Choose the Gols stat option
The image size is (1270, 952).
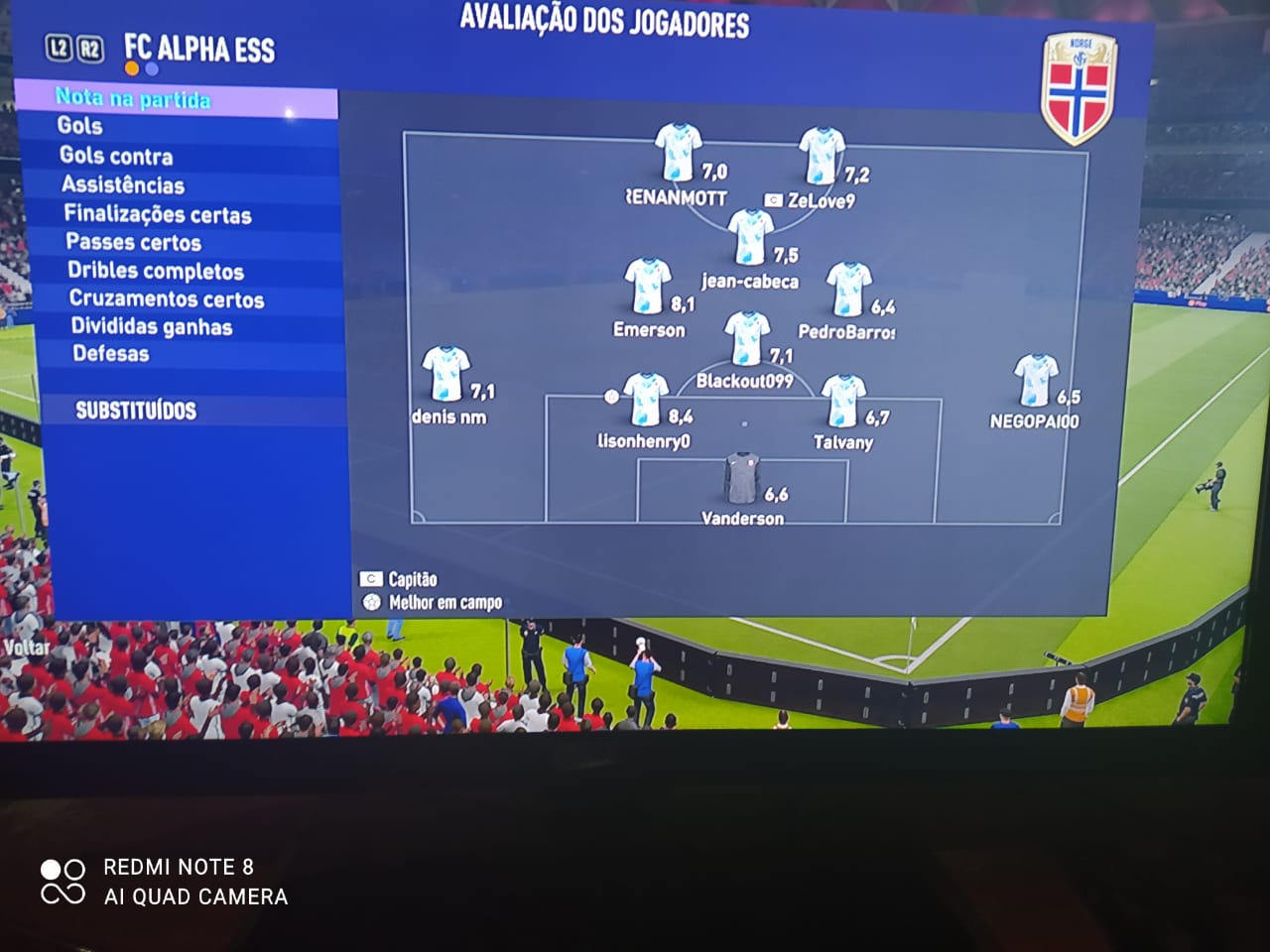[x=80, y=126]
